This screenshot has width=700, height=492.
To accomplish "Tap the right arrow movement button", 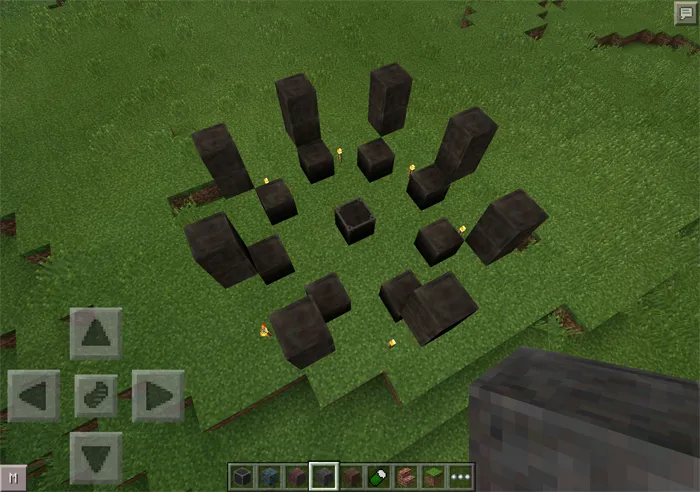I will pos(158,396).
